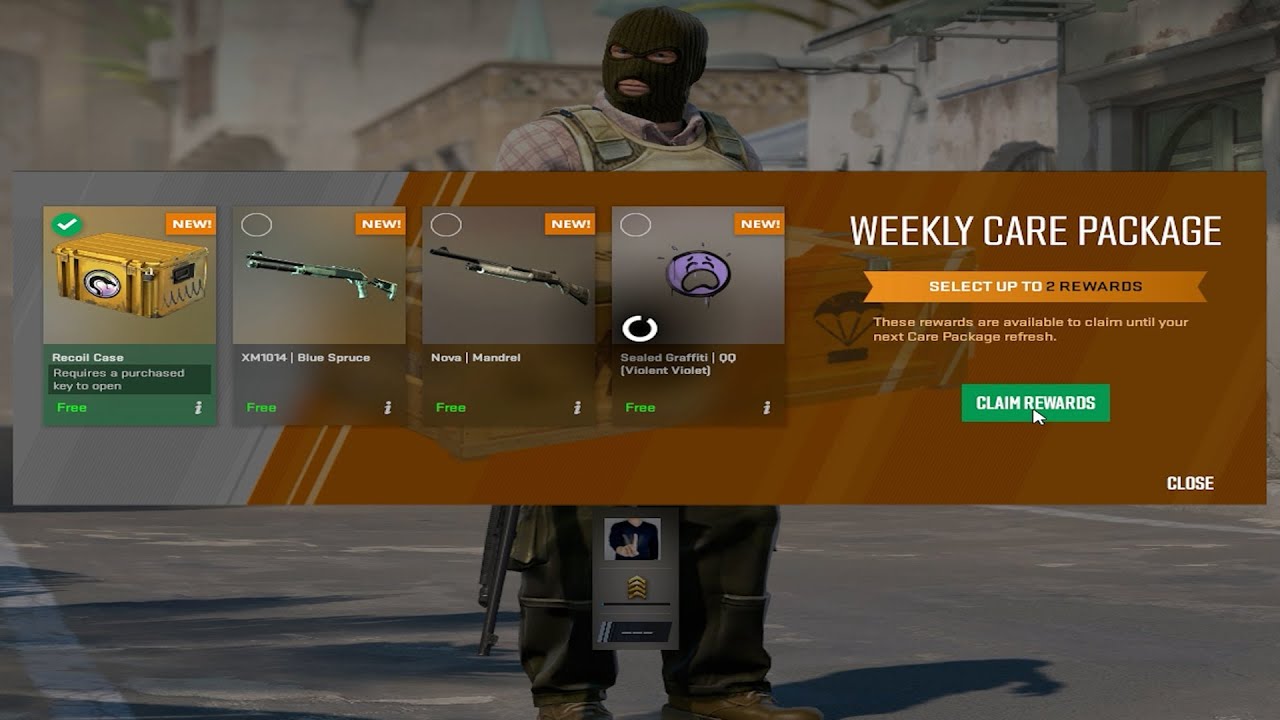The width and height of the screenshot is (1280, 720).
Task: Show info for XM1014 Blue Spruce
Action: (388, 407)
